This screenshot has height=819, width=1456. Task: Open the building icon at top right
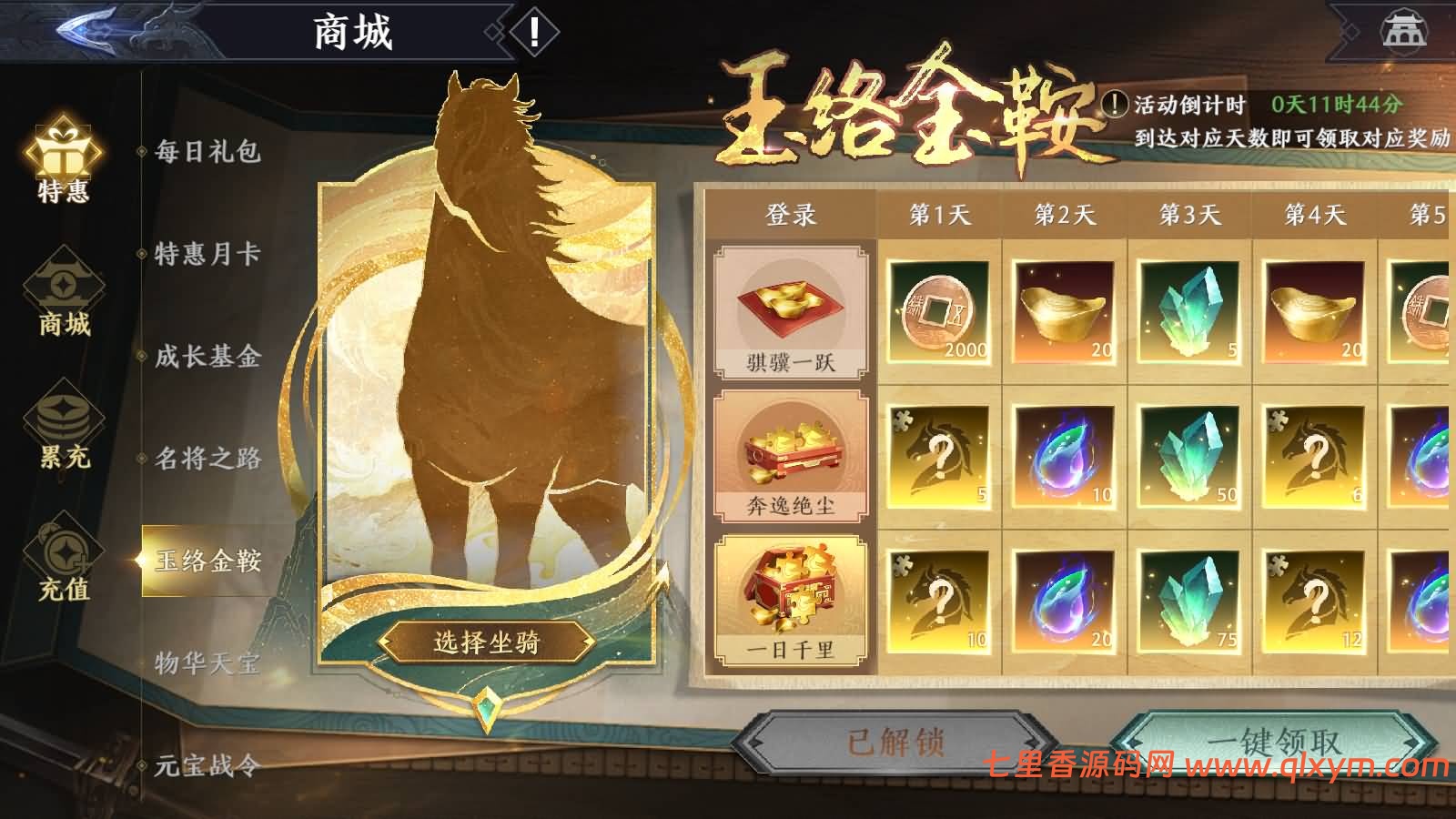click(1402, 32)
